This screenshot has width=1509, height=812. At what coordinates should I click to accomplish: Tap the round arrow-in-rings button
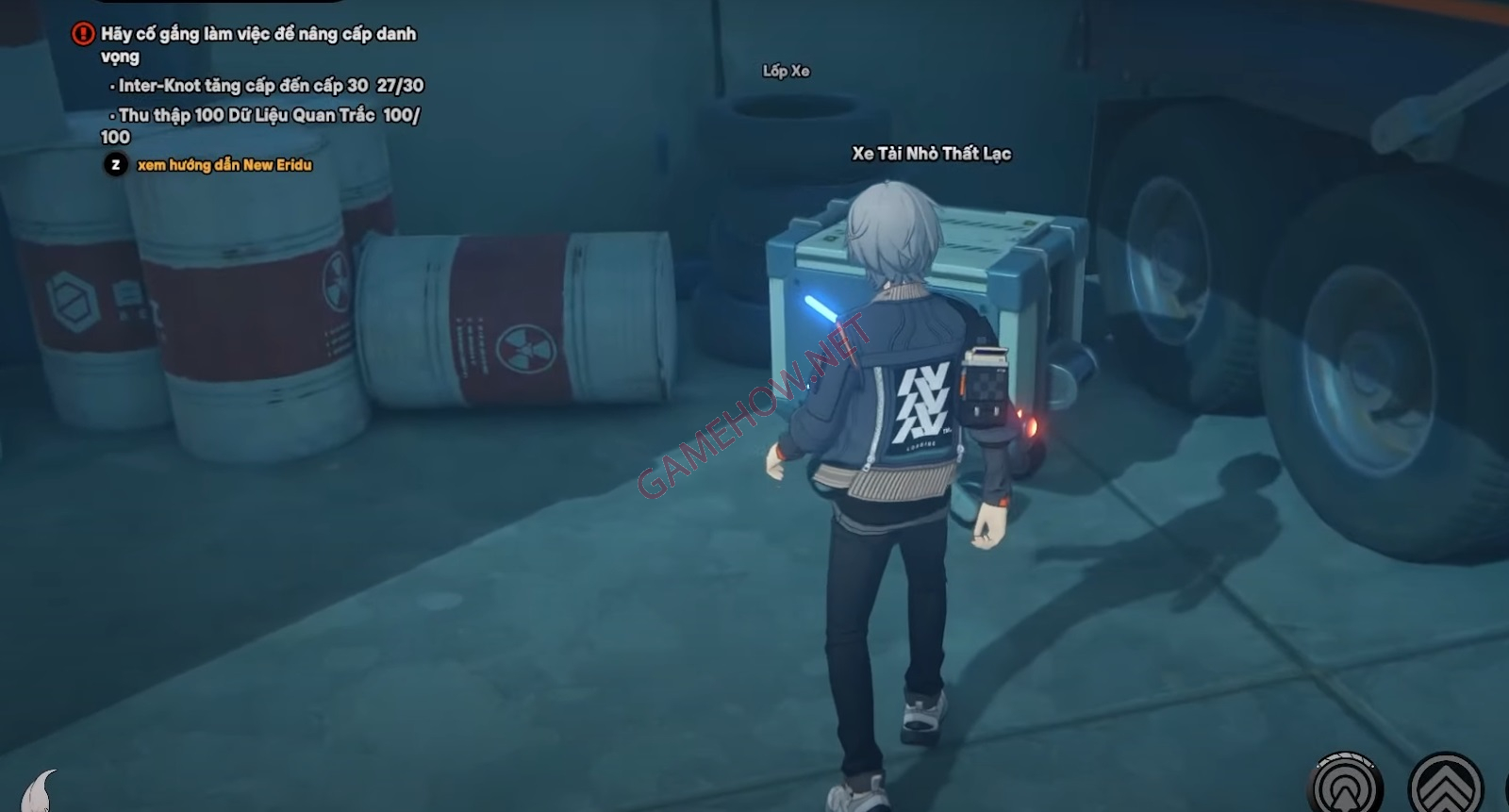(x=1346, y=787)
